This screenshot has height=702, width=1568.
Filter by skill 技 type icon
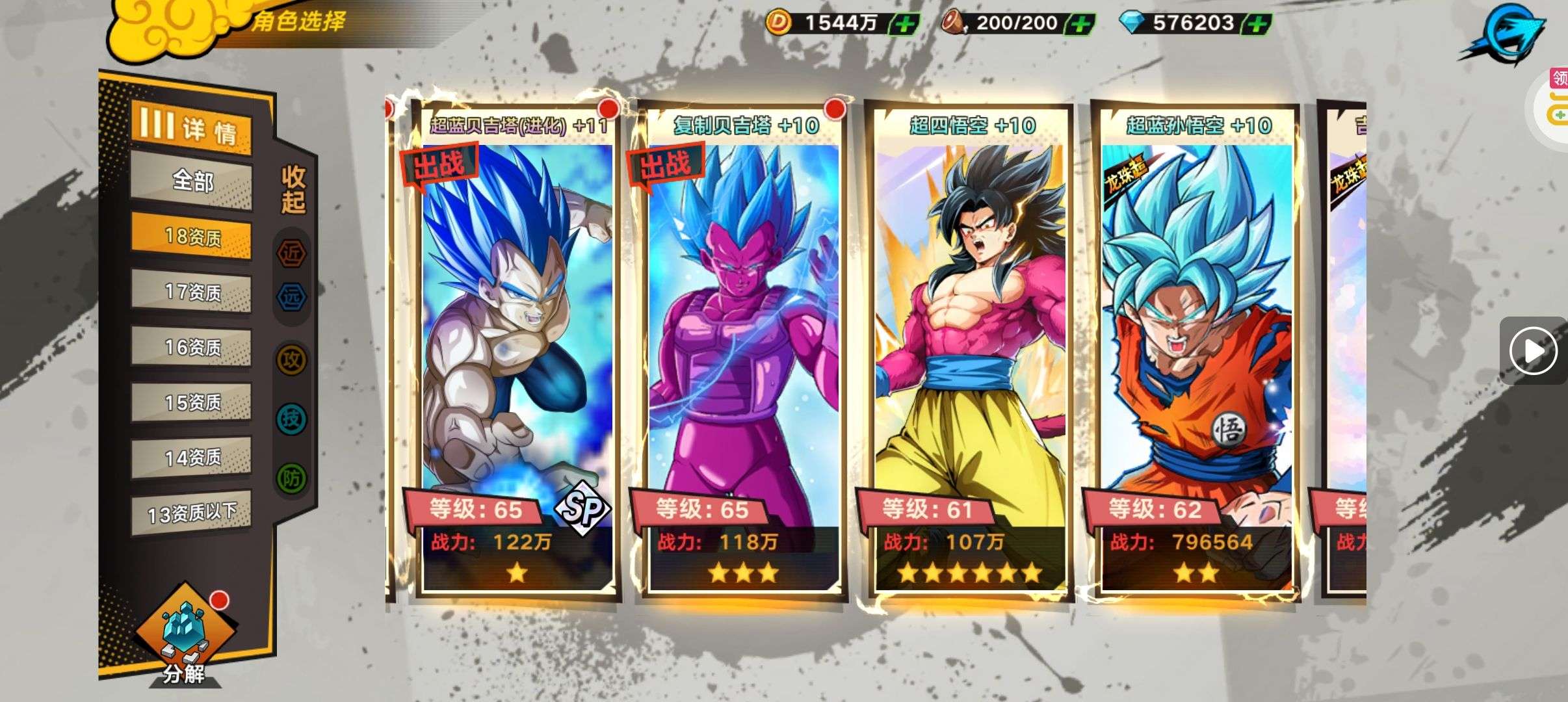pyautogui.click(x=291, y=419)
